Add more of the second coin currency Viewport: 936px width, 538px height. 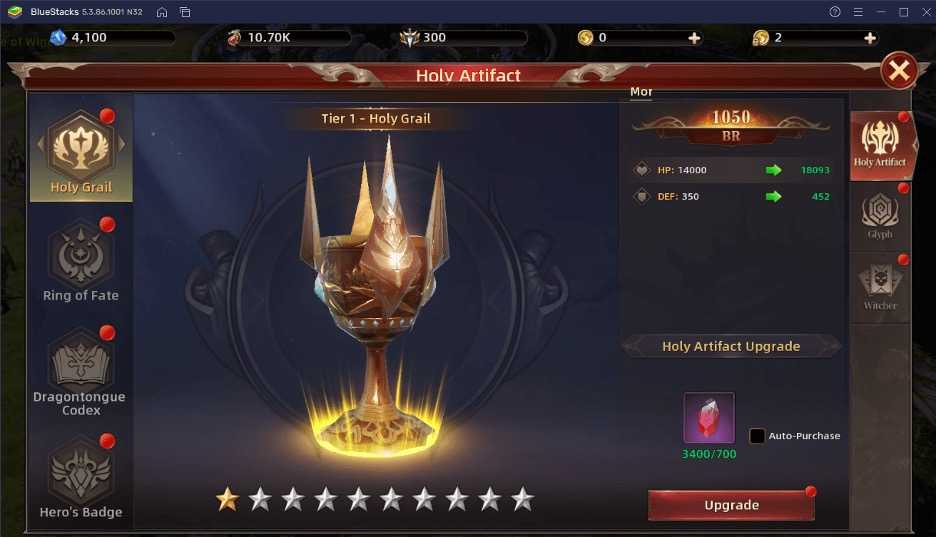[869, 38]
